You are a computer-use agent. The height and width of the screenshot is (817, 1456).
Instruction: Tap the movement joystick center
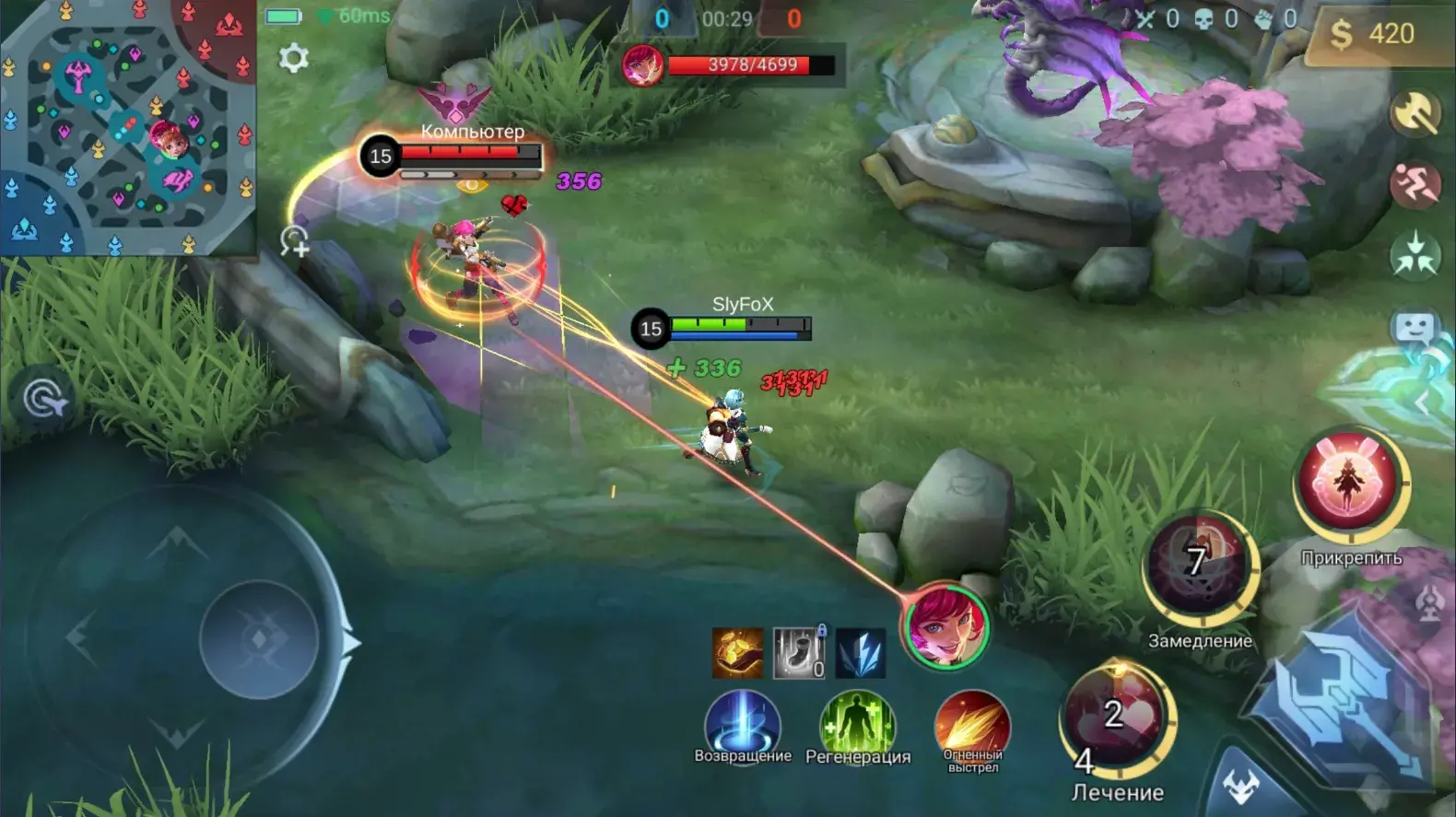259,639
